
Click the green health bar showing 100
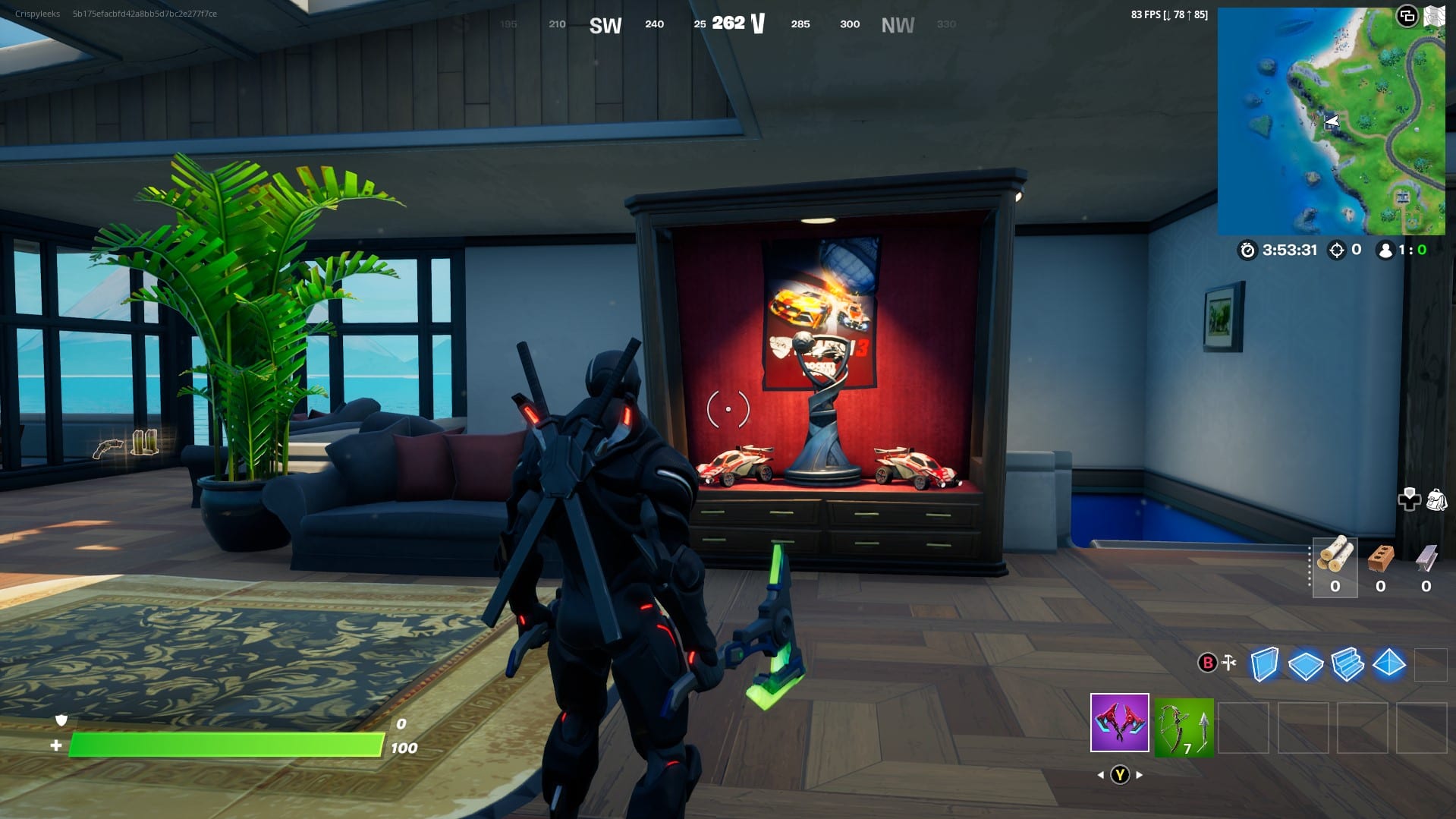[228, 746]
